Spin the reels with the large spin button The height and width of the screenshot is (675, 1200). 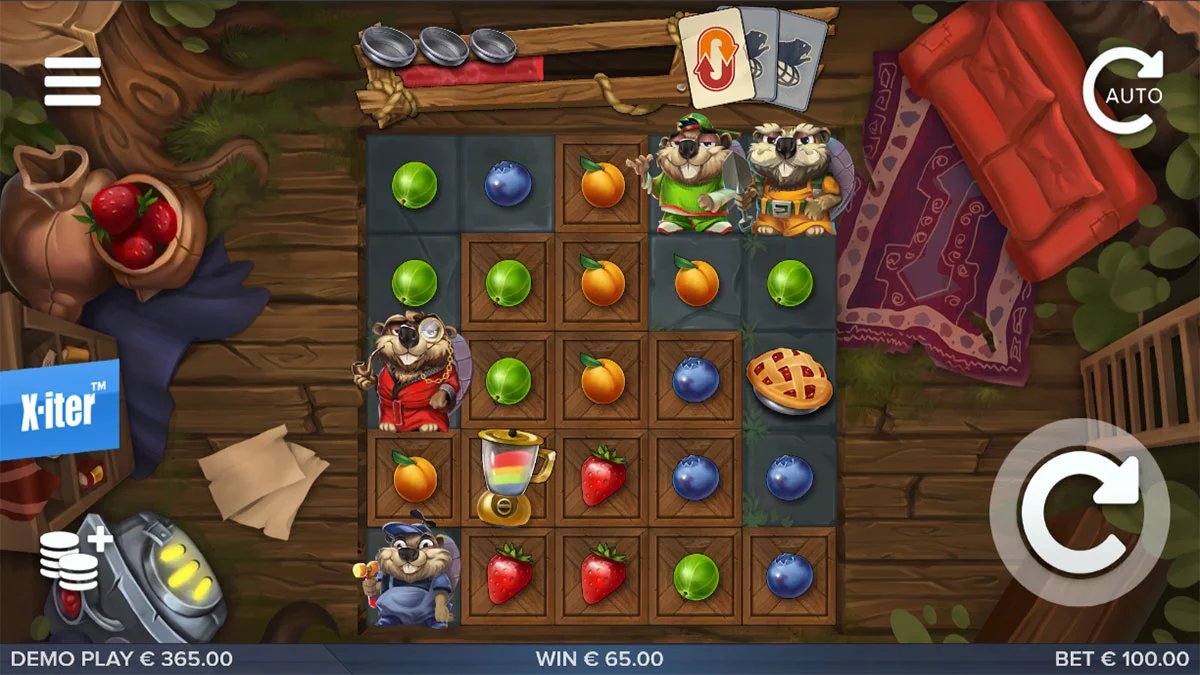pyautogui.click(x=1080, y=511)
